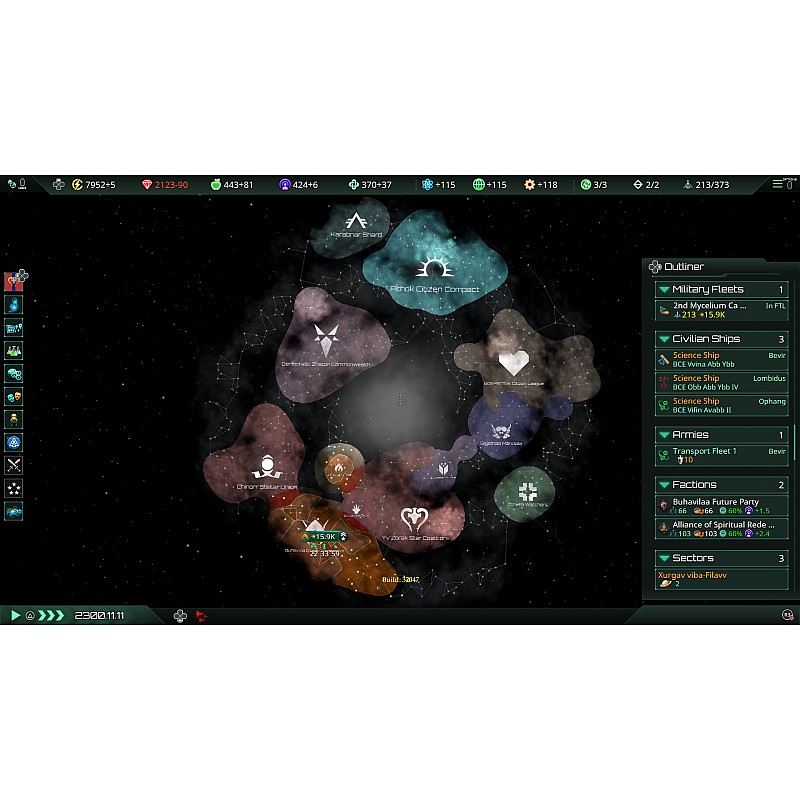
Task: Collapse the Sectors outliner section
Action: [663, 558]
